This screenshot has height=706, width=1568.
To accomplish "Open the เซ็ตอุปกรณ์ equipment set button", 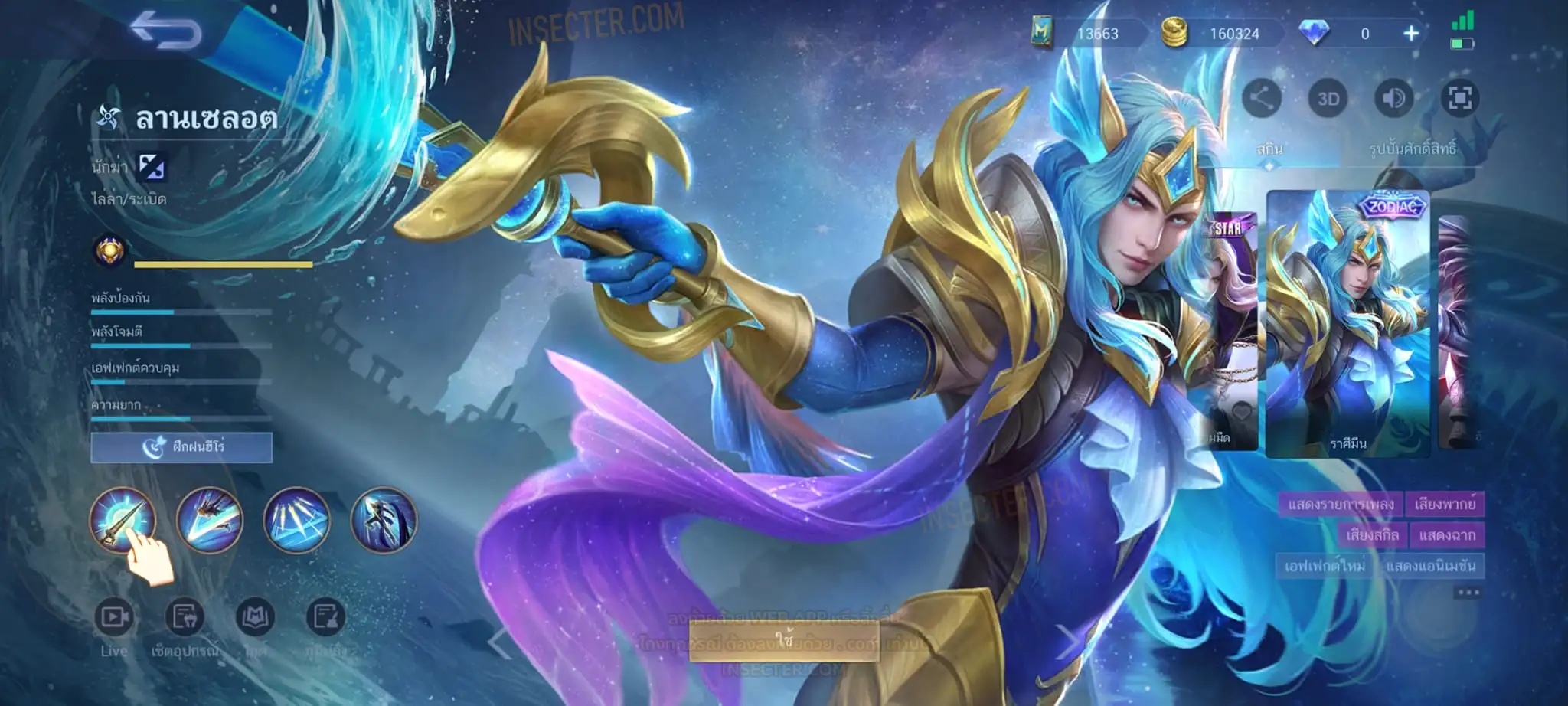I will tap(185, 617).
